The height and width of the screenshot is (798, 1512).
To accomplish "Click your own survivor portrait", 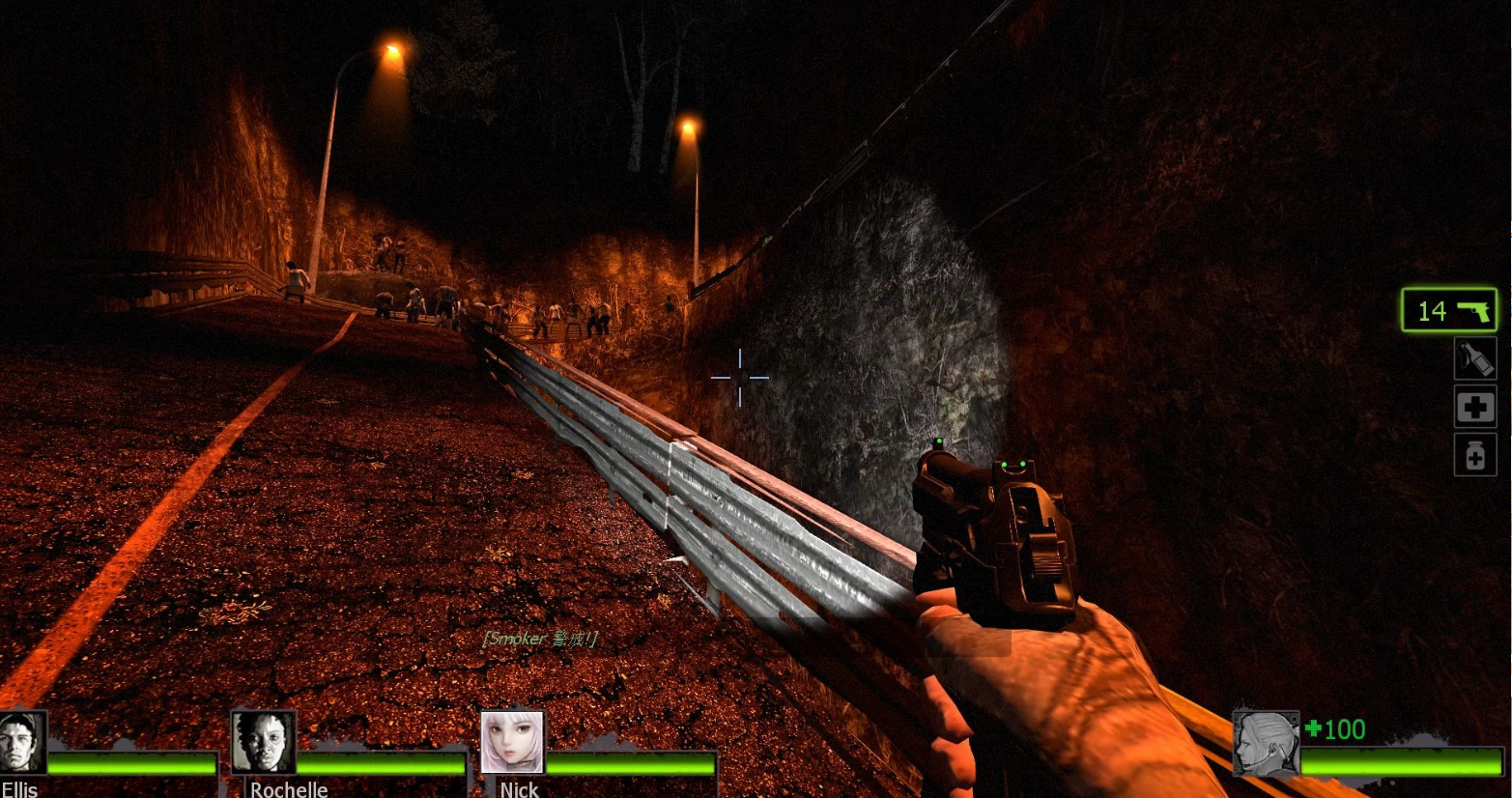I will coord(1266,743).
